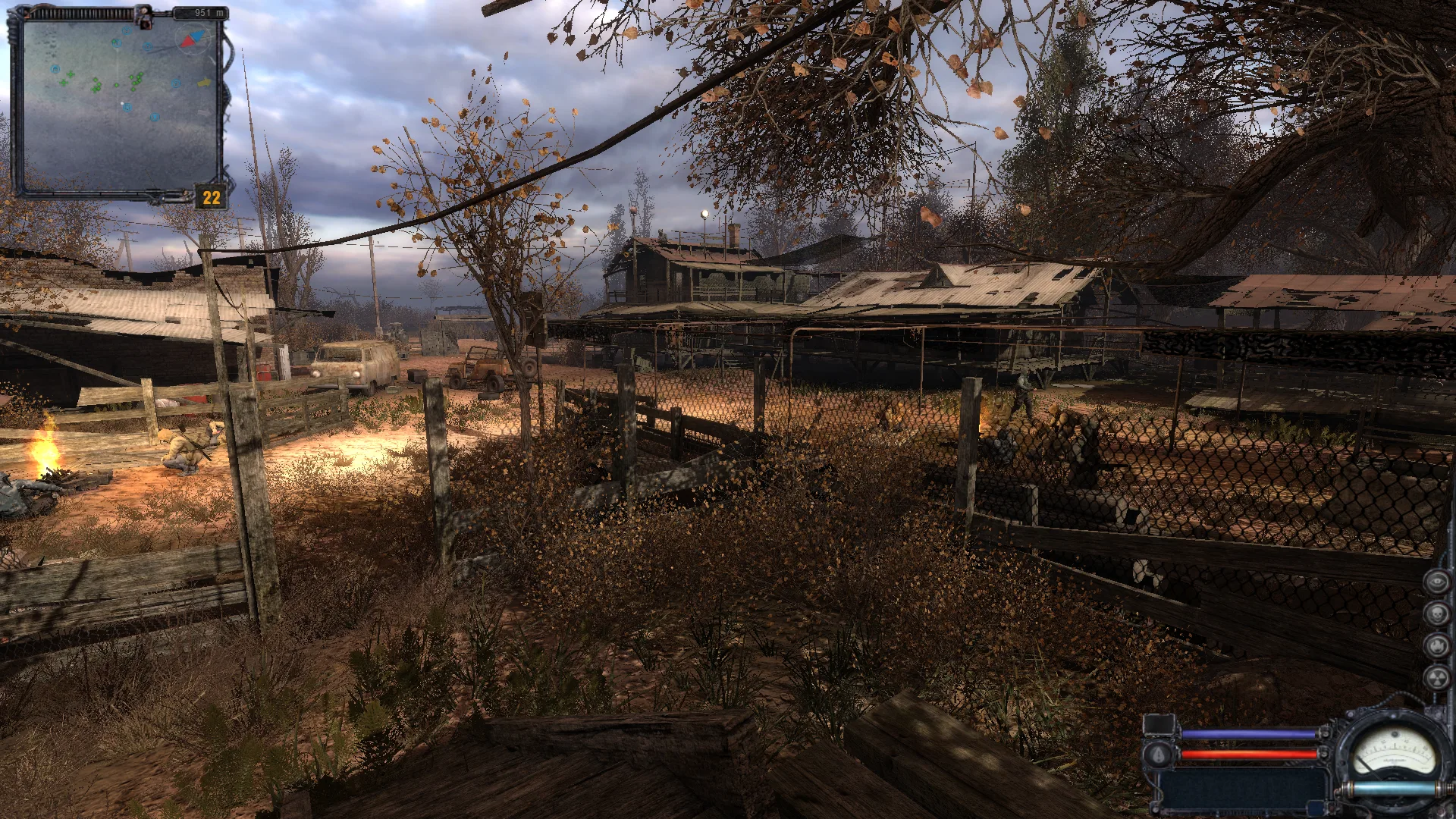Click the eye visibility status icon
The image size is (1456, 819).
coord(1436,582)
